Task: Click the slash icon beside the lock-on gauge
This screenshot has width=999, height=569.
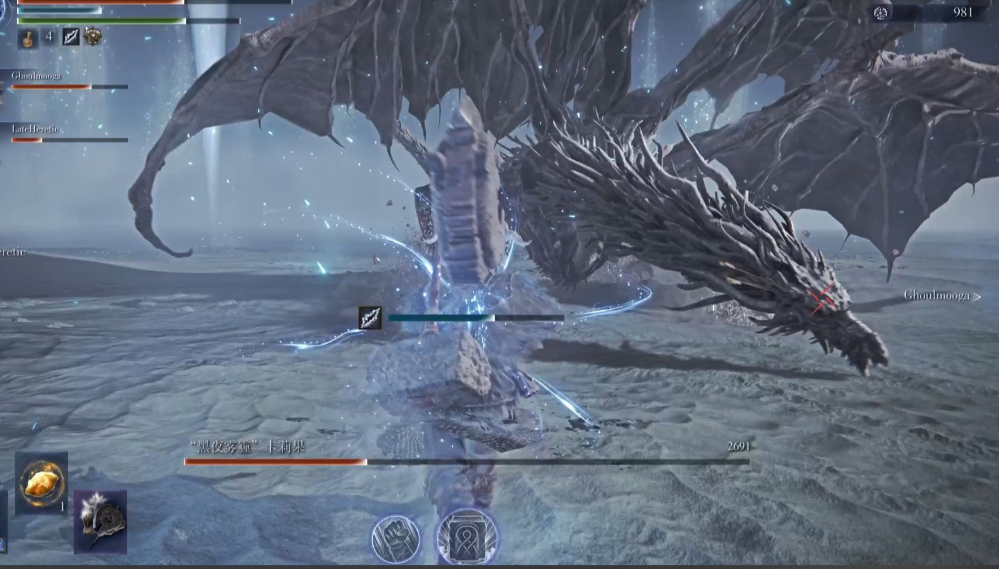Action: coord(371,318)
